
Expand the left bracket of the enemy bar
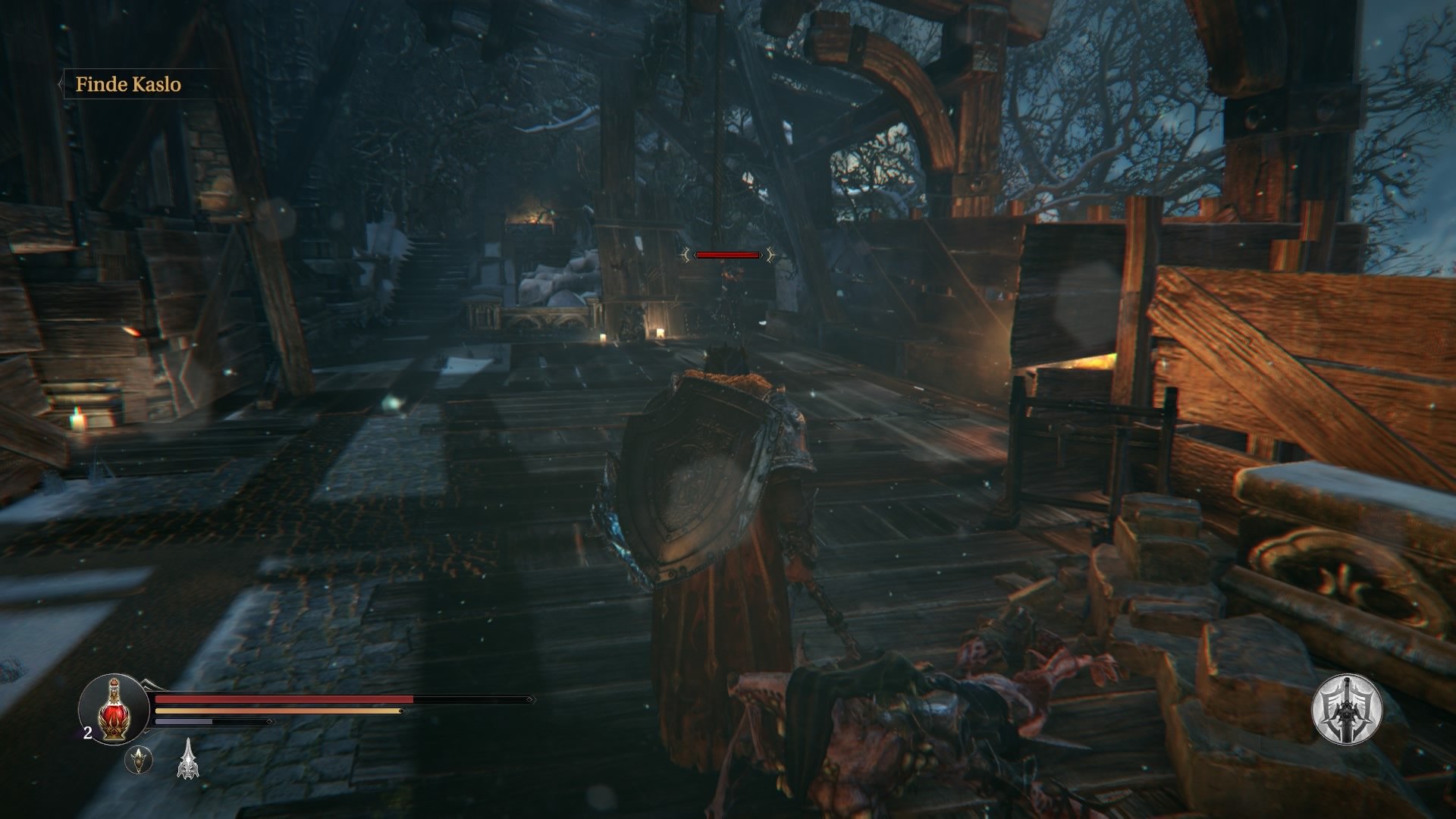pyautogui.click(x=687, y=255)
